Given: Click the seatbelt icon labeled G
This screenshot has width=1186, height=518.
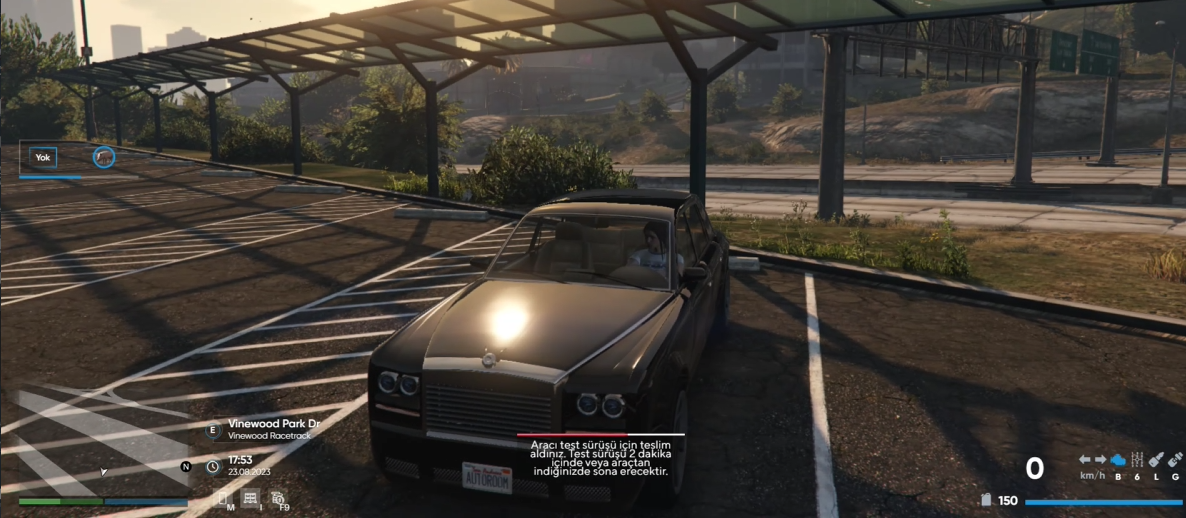Looking at the screenshot, I should coord(1175,460).
